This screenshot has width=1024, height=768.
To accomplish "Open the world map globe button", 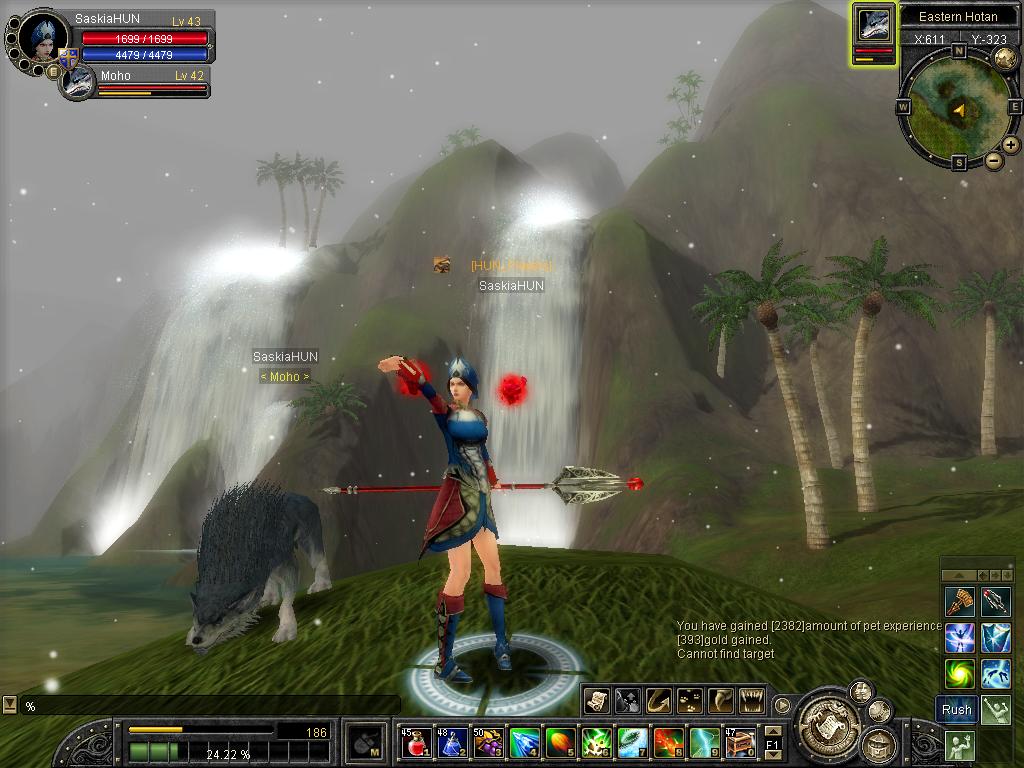I will click(1004, 58).
